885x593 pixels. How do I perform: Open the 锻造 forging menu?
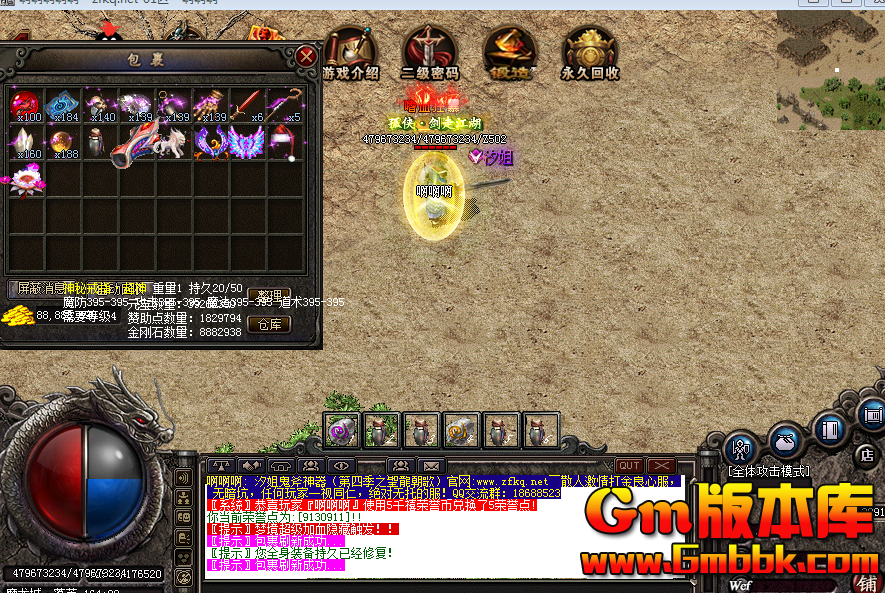click(510, 52)
